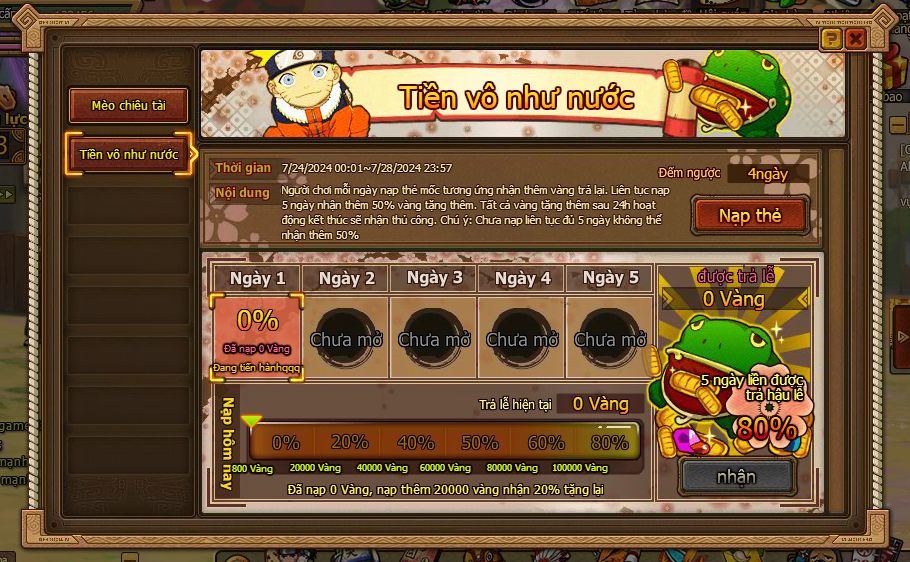
Task: Switch to the Mèo chiêu tài tab
Action: pos(128,105)
